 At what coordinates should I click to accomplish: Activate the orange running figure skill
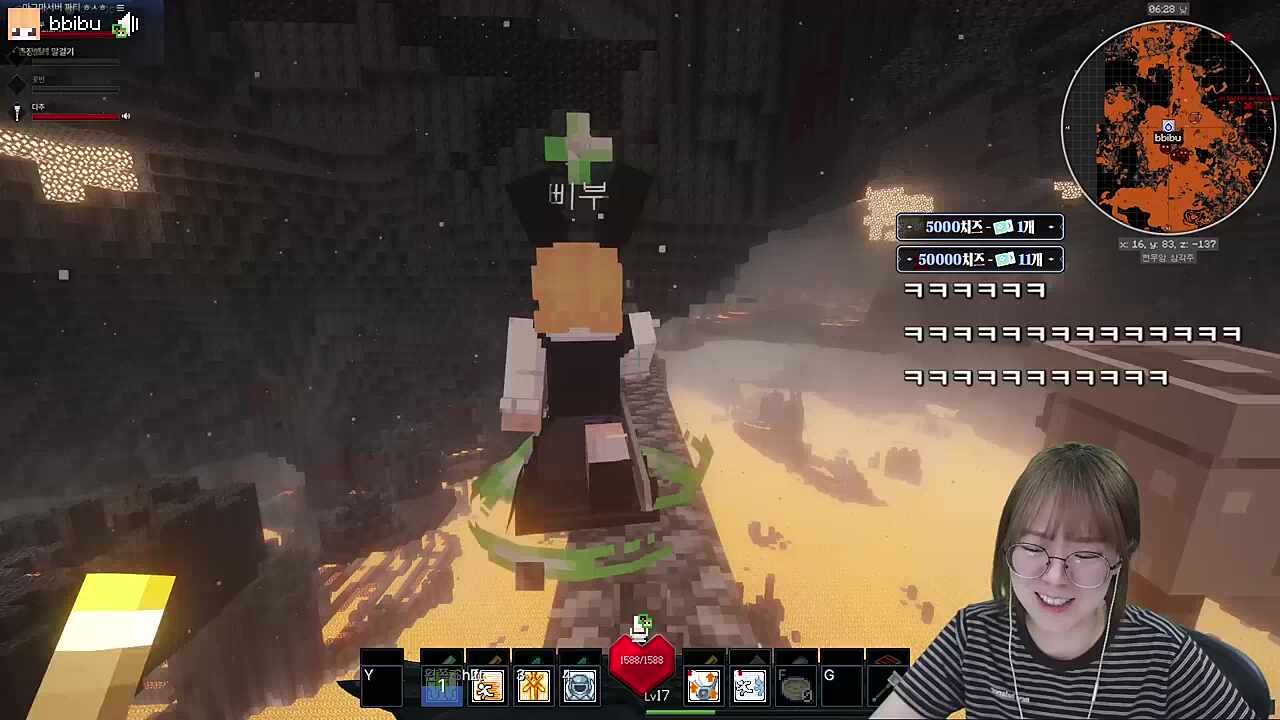coord(487,687)
